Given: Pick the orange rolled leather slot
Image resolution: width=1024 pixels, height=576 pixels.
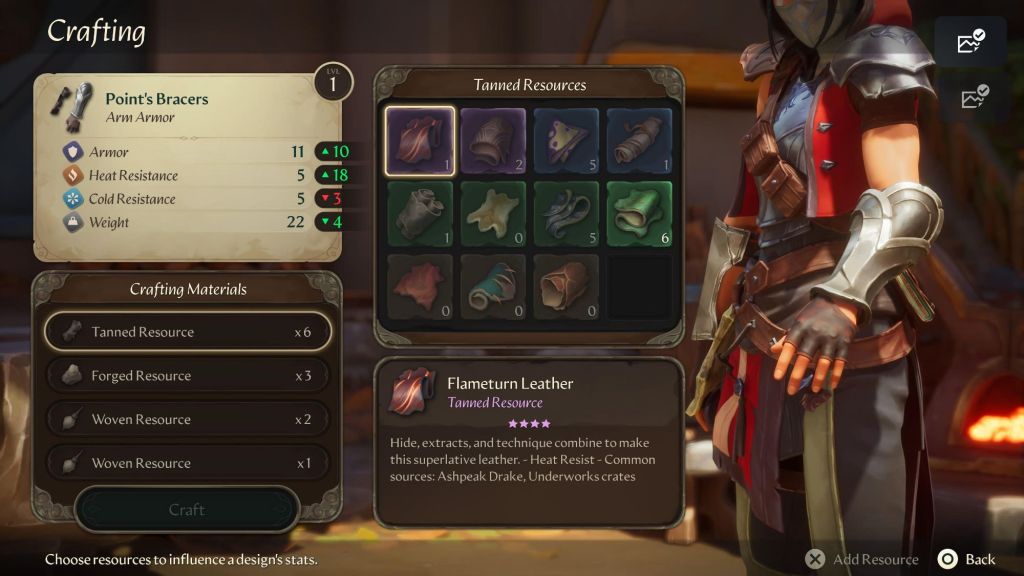Looking at the screenshot, I should 566,287.
